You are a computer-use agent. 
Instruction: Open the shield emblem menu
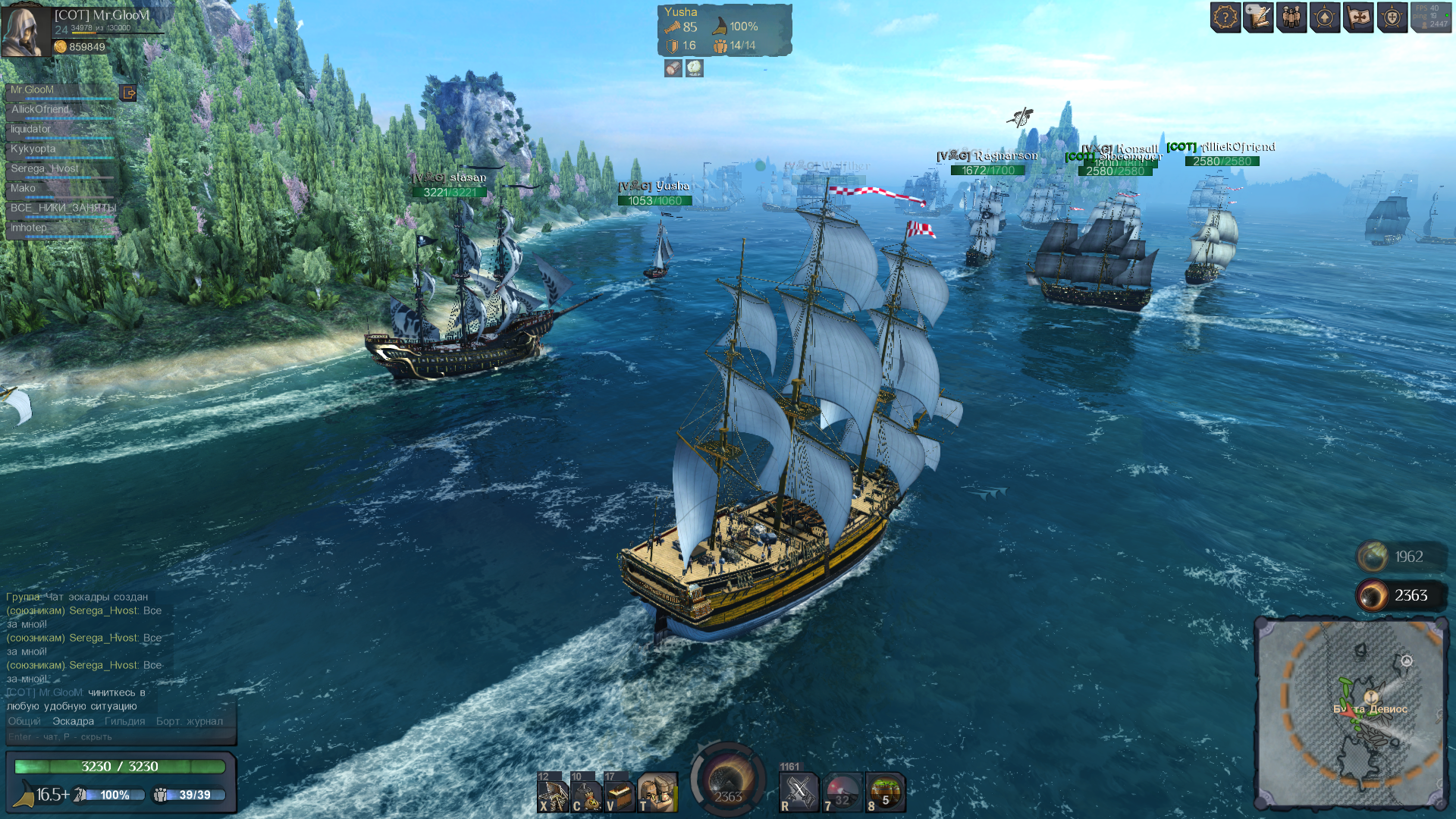[x=1392, y=17]
